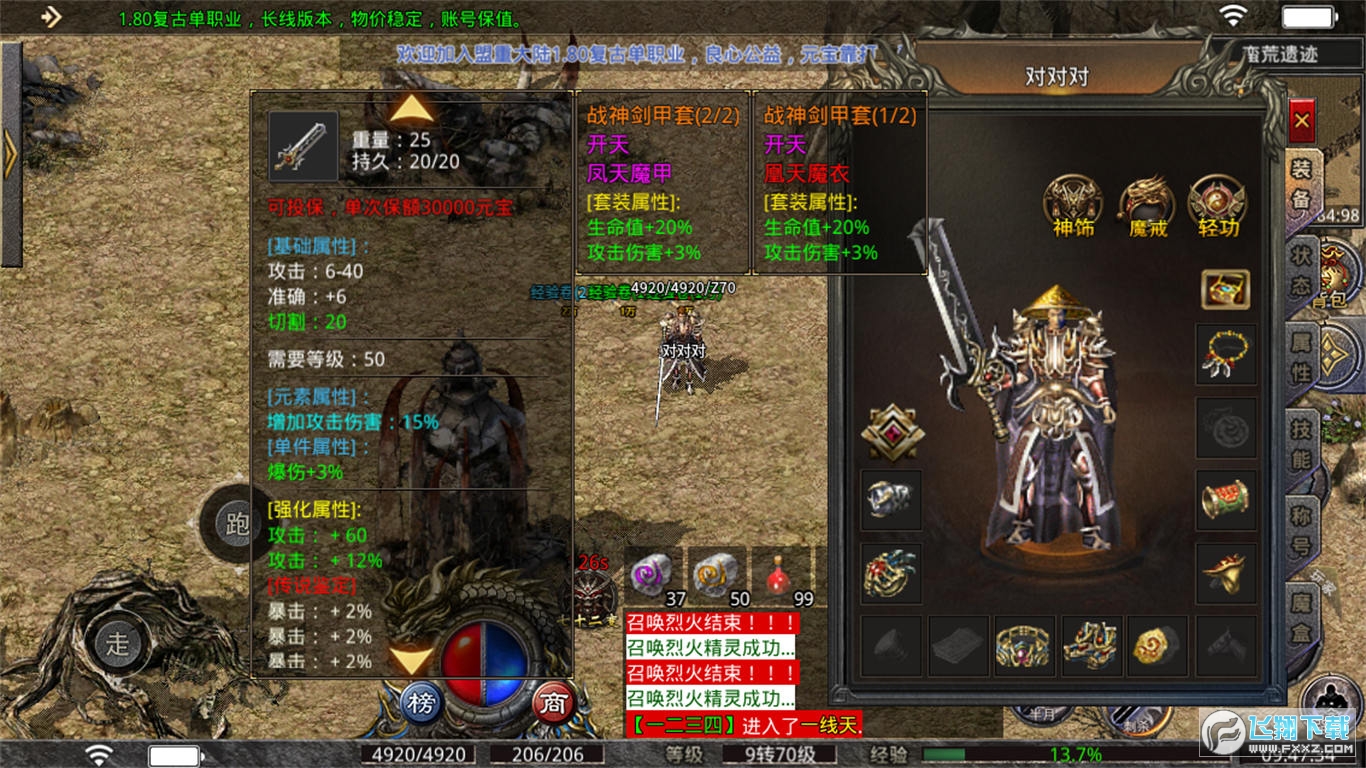Close the character equipment panel
This screenshot has height=768, width=1366.
coord(1301,123)
